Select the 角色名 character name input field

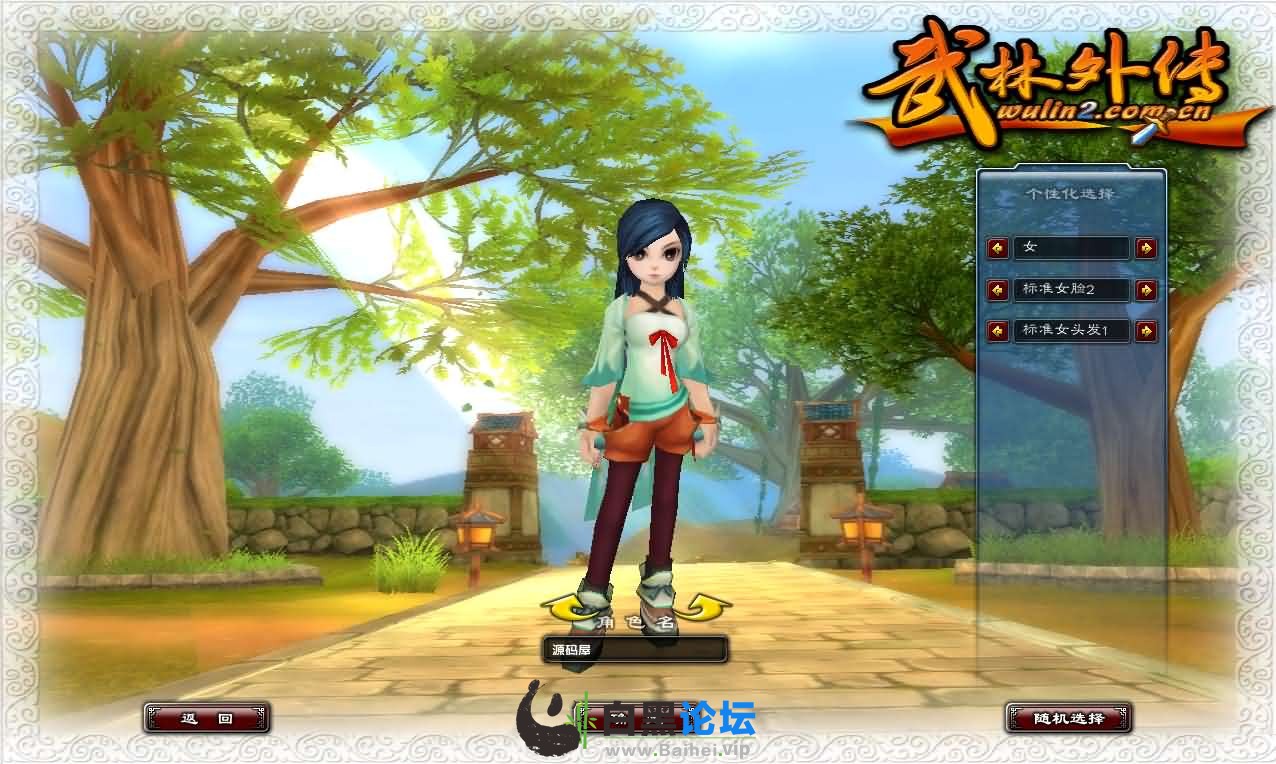click(634, 650)
